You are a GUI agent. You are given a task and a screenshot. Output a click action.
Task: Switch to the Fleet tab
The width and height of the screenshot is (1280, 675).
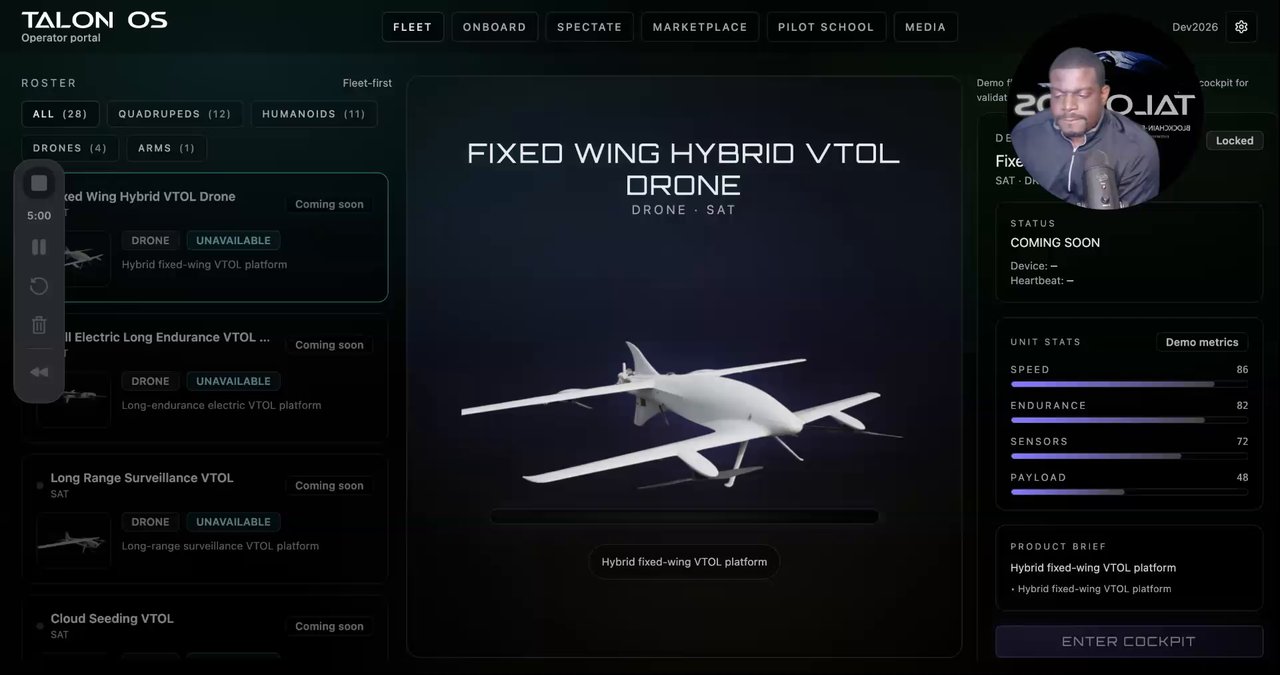412,27
